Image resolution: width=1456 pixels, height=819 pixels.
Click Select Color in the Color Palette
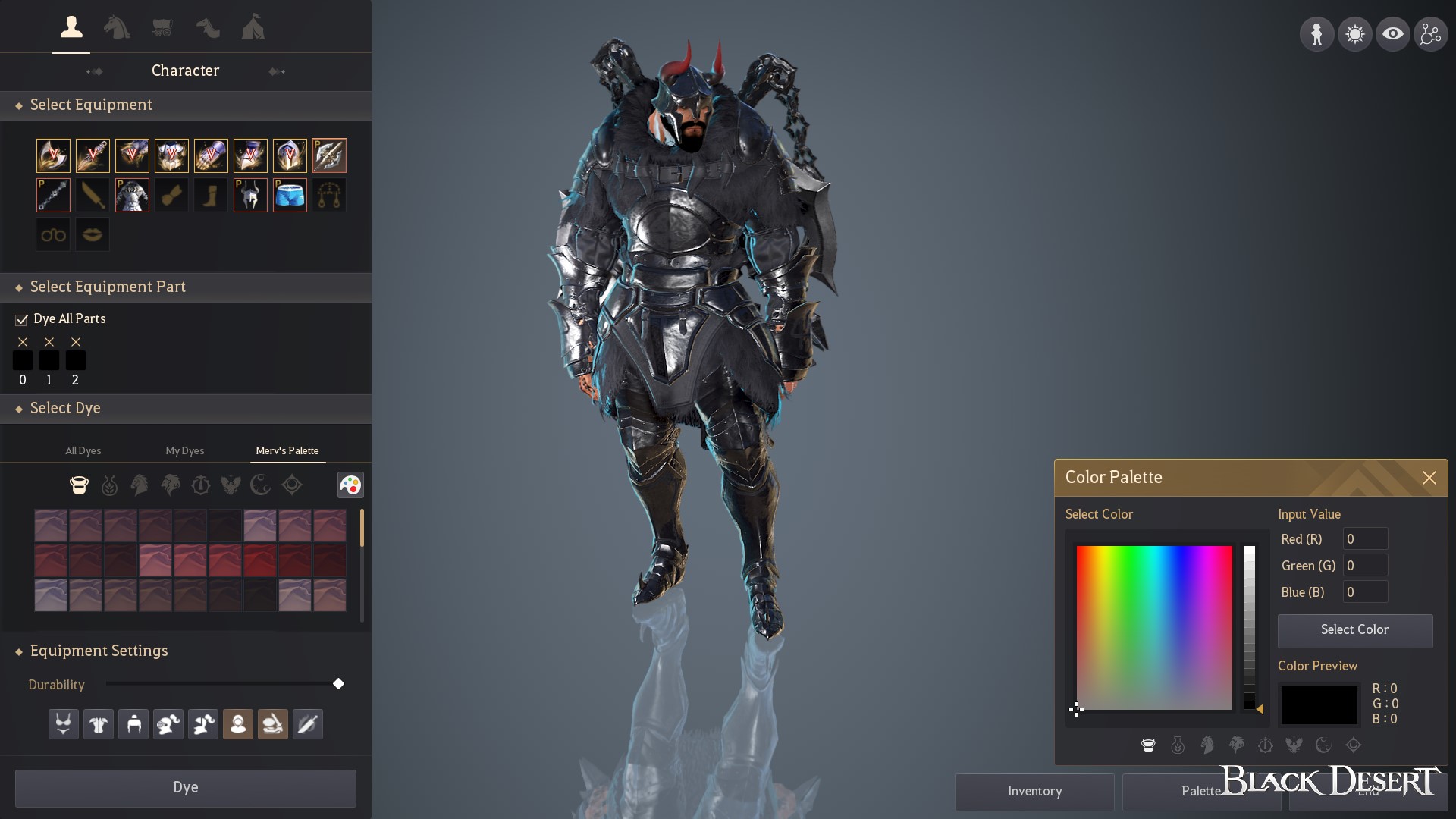click(1354, 630)
